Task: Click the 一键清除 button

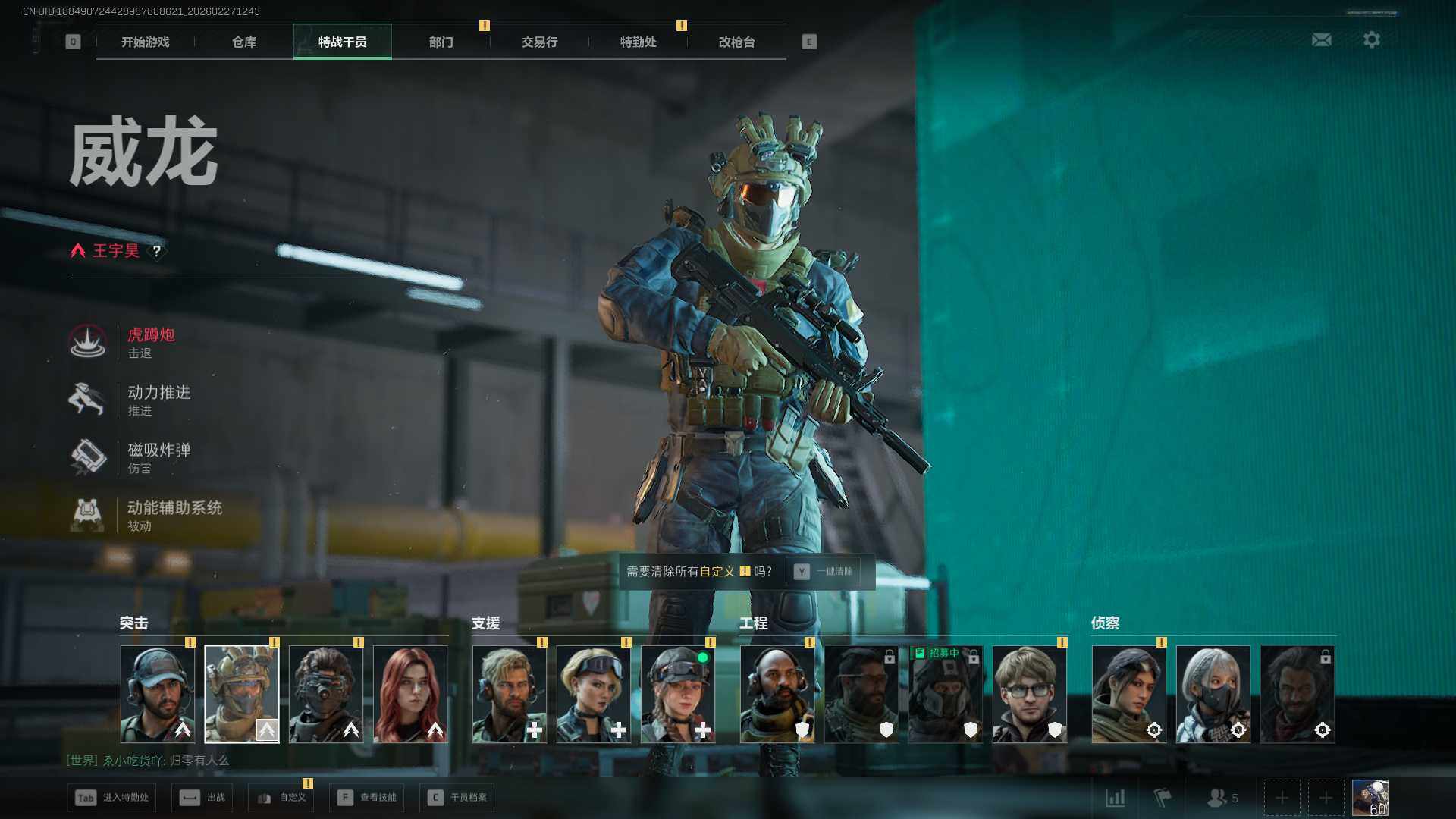Action: tap(824, 572)
